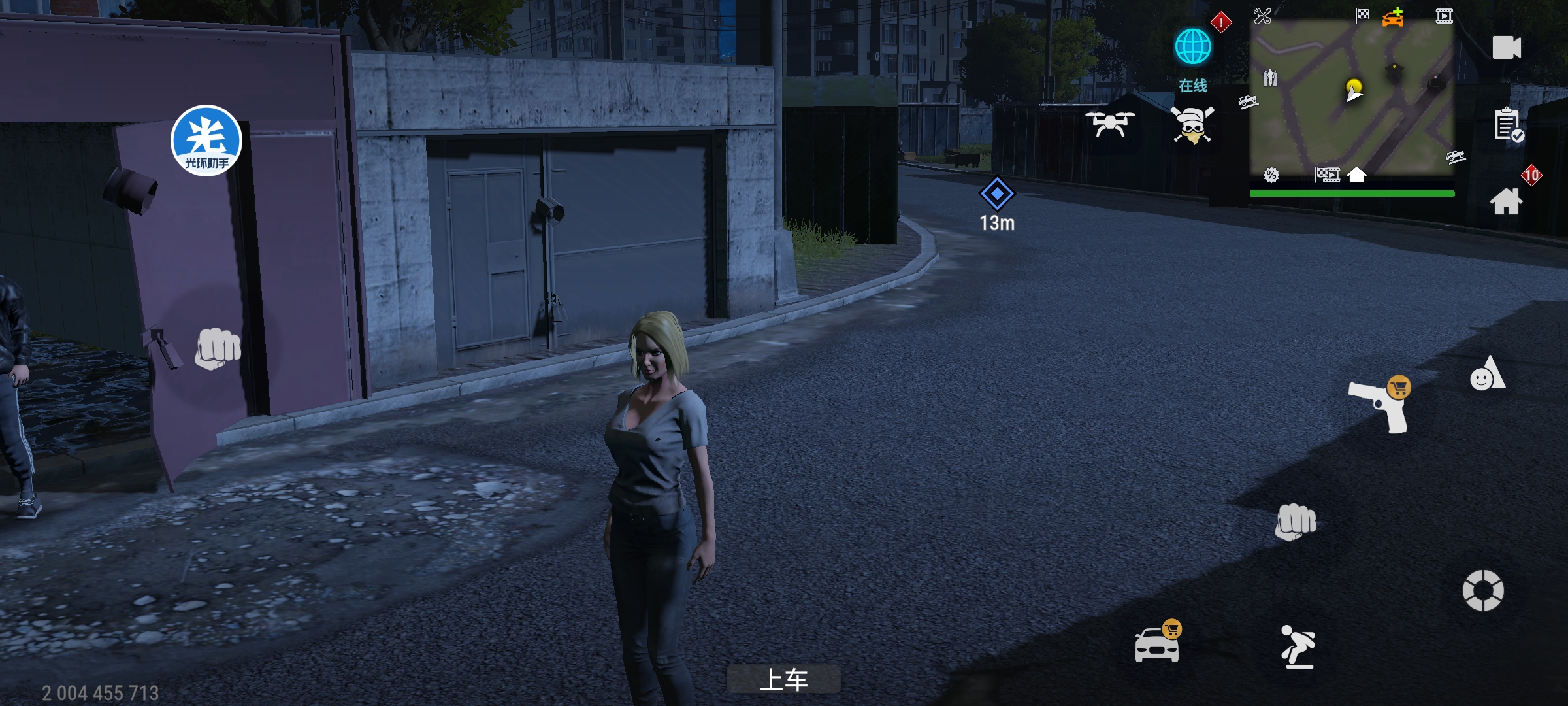1568x706 pixels.
Task: Launch the drone icon
Action: (1109, 124)
